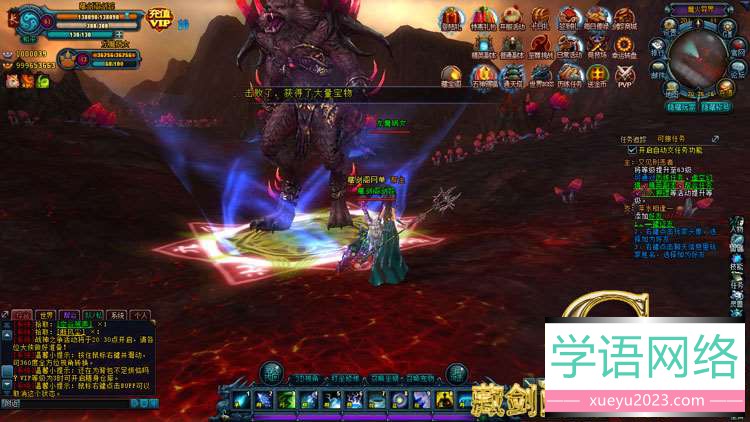Open the 世界BOSS icon
The image size is (750, 422).
point(541,77)
